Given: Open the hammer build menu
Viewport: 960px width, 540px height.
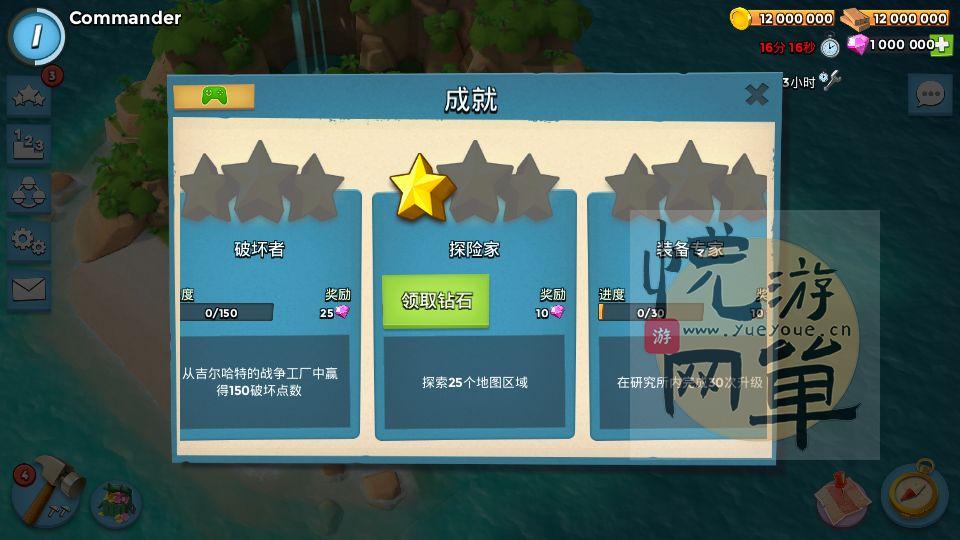Looking at the screenshot, I should tap(45, 494).
